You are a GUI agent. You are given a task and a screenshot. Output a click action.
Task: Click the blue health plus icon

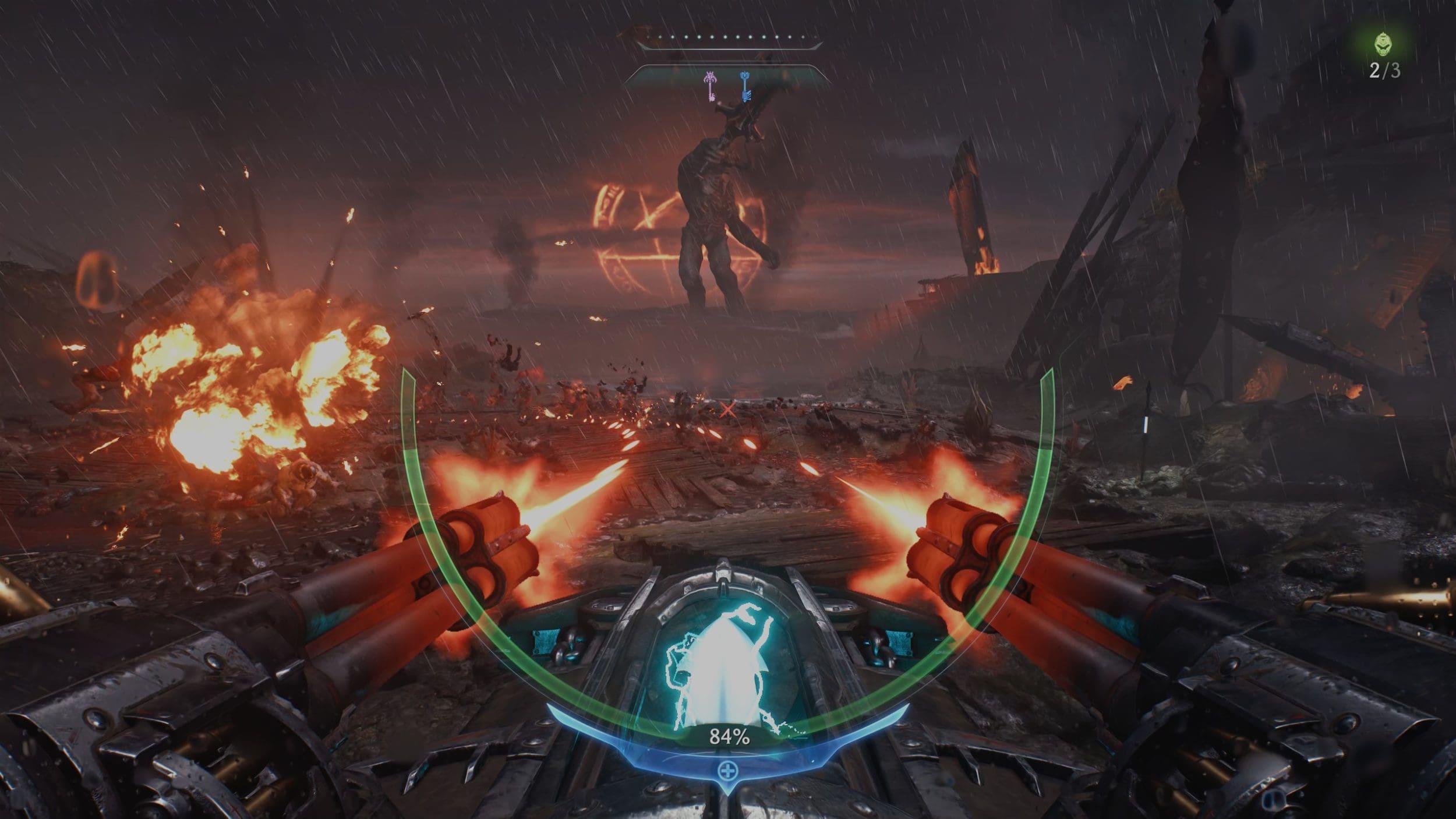click(x=728, y=772)
